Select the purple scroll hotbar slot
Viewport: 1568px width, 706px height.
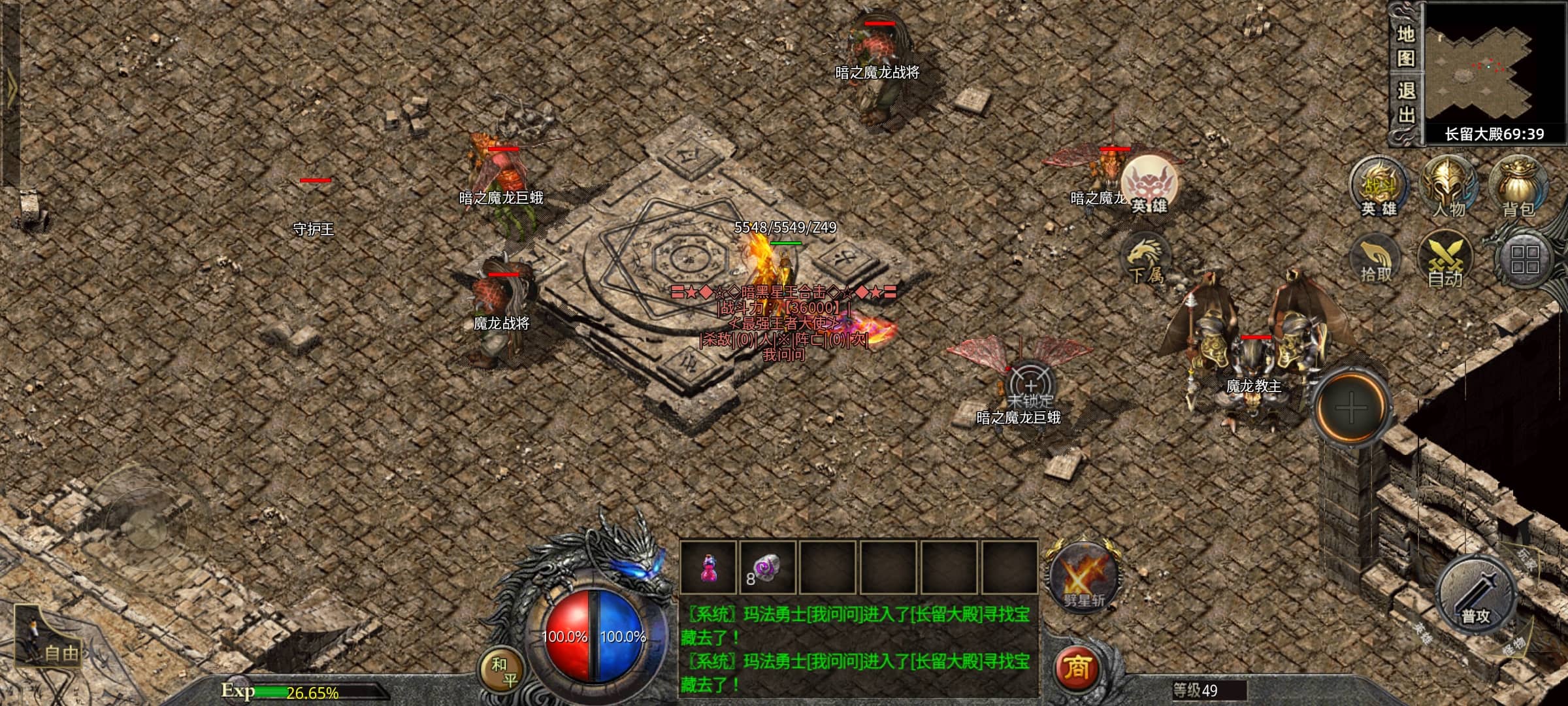tap(767, 568)
